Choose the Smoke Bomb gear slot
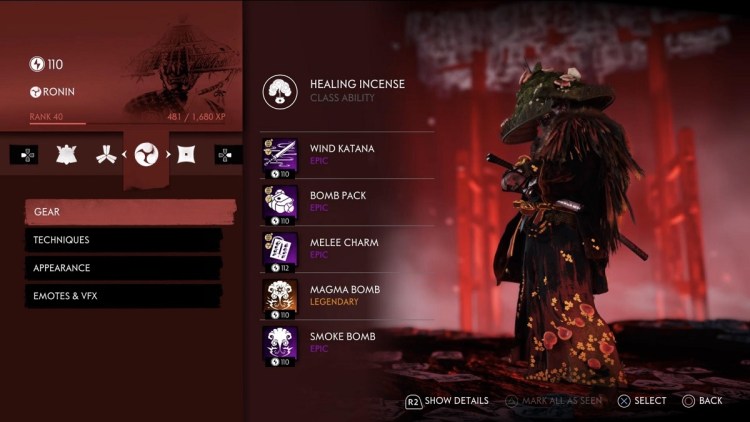Viewport: 750px width, 422px height. click(345, 342)
